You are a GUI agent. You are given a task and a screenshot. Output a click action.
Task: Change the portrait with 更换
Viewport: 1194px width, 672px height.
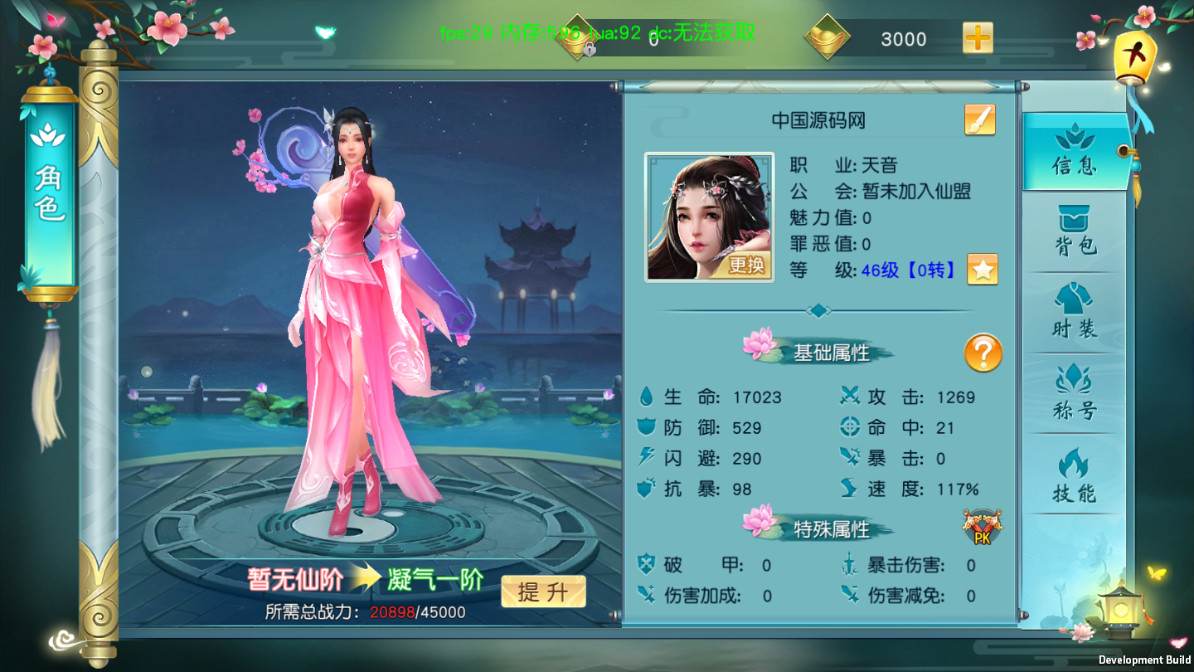tap(746, 265)
